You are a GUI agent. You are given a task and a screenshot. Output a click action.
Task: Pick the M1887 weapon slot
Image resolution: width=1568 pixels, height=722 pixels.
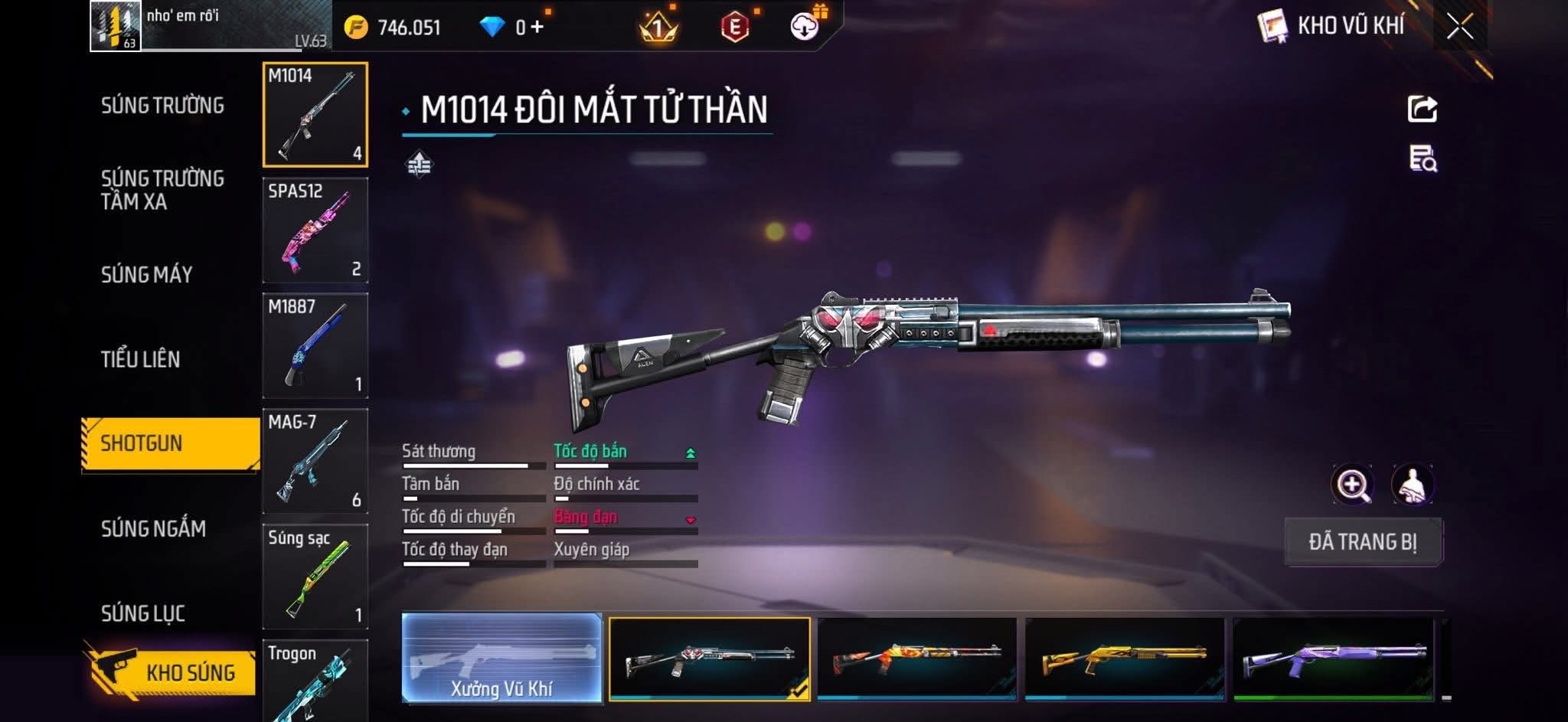[x=315, y=345]
